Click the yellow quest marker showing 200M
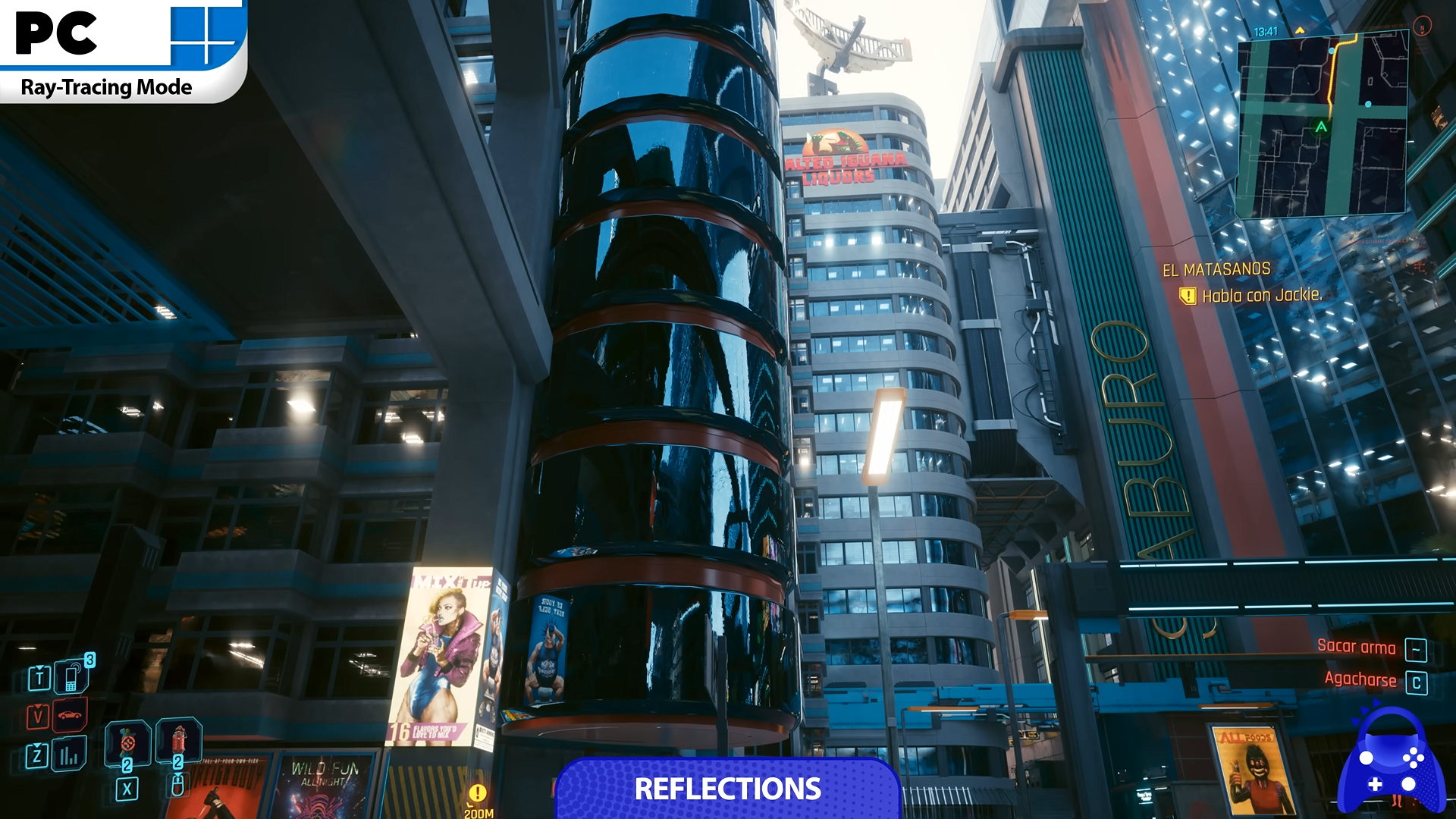 (x=477, y=794)
